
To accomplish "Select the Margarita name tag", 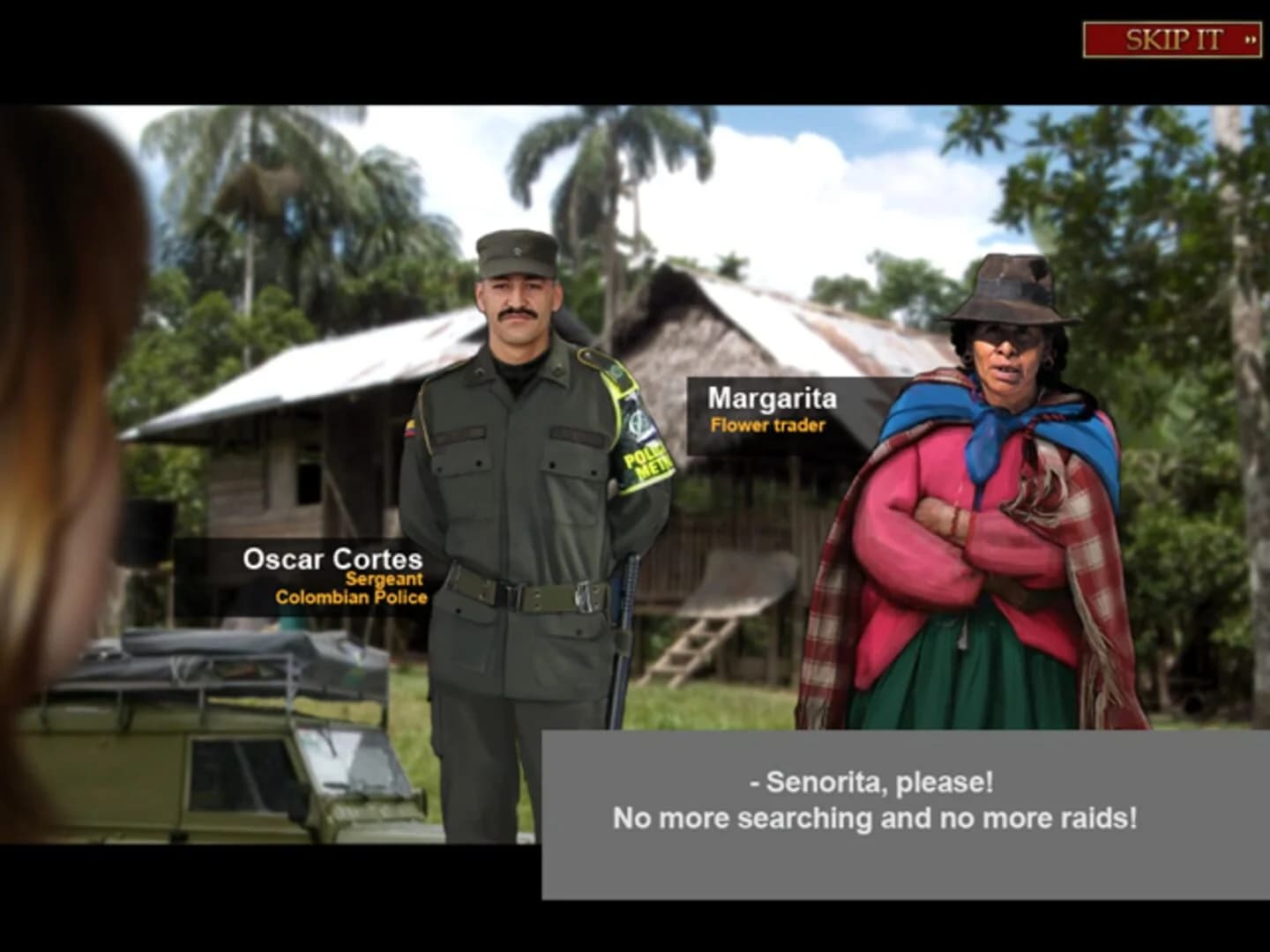I will 773,398.
